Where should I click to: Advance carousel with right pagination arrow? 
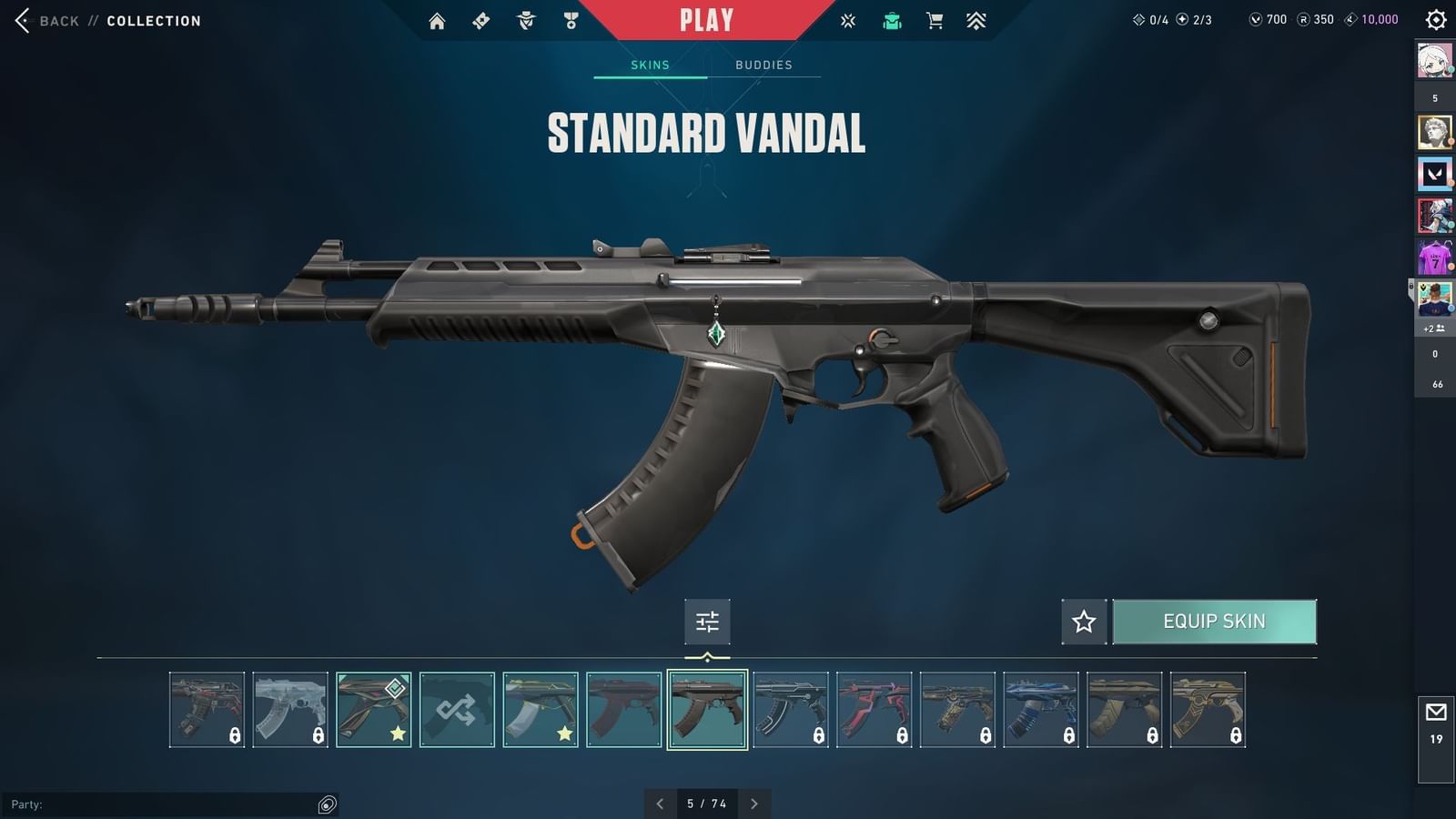[753, 804]
